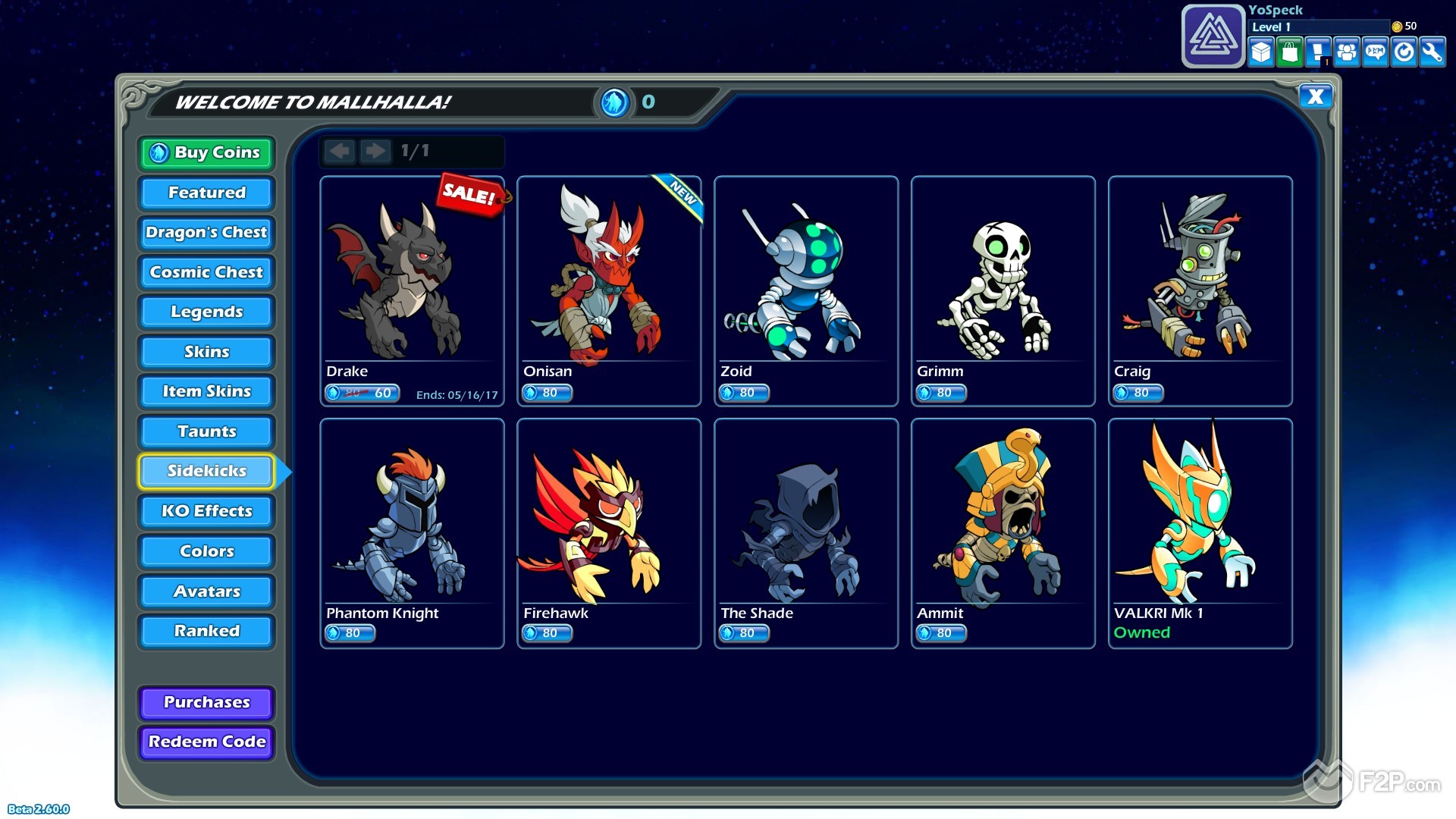Open the Purchases list
The width and height of the screenshot is (1456, 819).
[206, 702]
